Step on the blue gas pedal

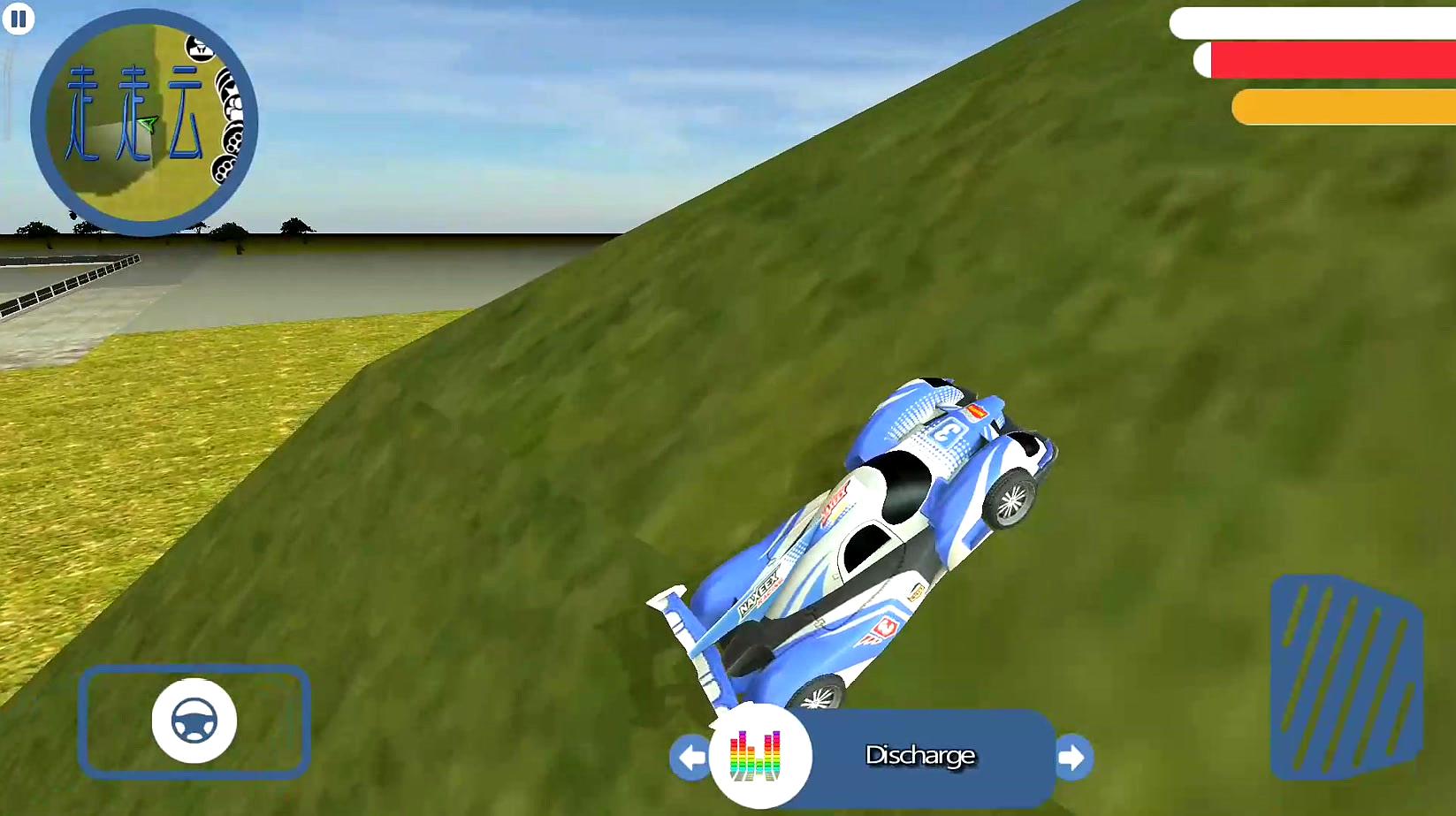(x=1345, y=677)
